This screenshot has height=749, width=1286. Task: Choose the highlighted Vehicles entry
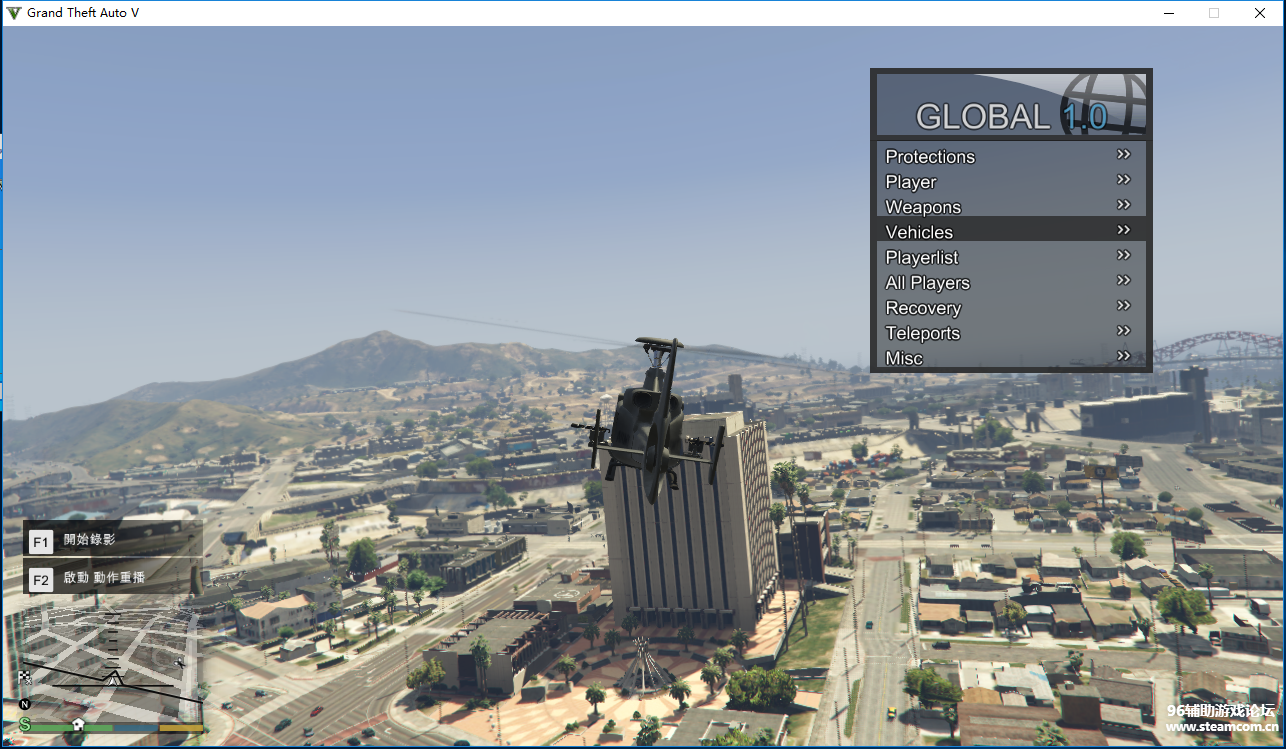pos(1010,232)
